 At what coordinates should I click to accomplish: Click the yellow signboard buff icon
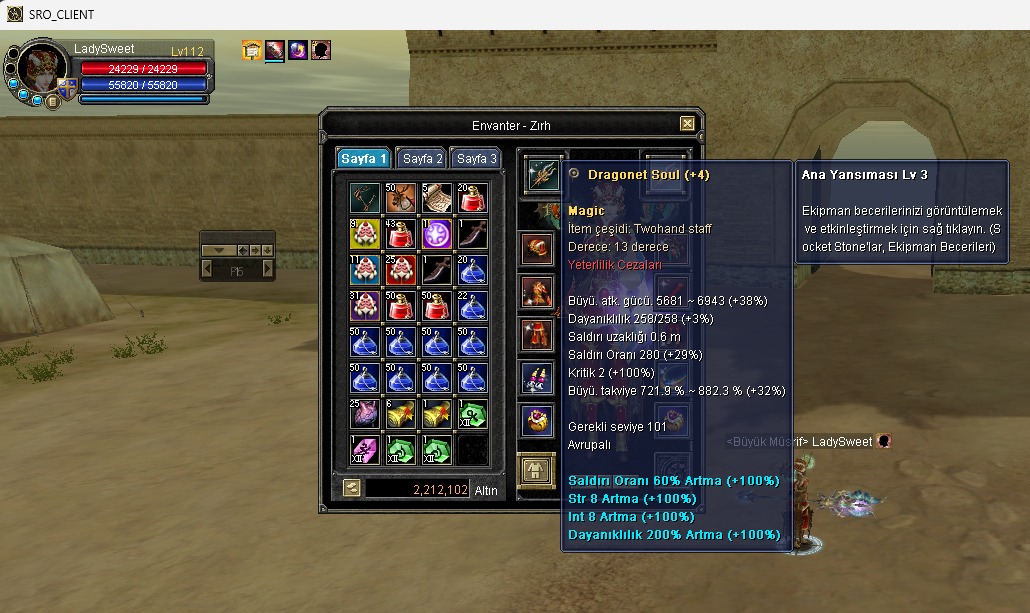pyautogui.click(x=252, y=50)
